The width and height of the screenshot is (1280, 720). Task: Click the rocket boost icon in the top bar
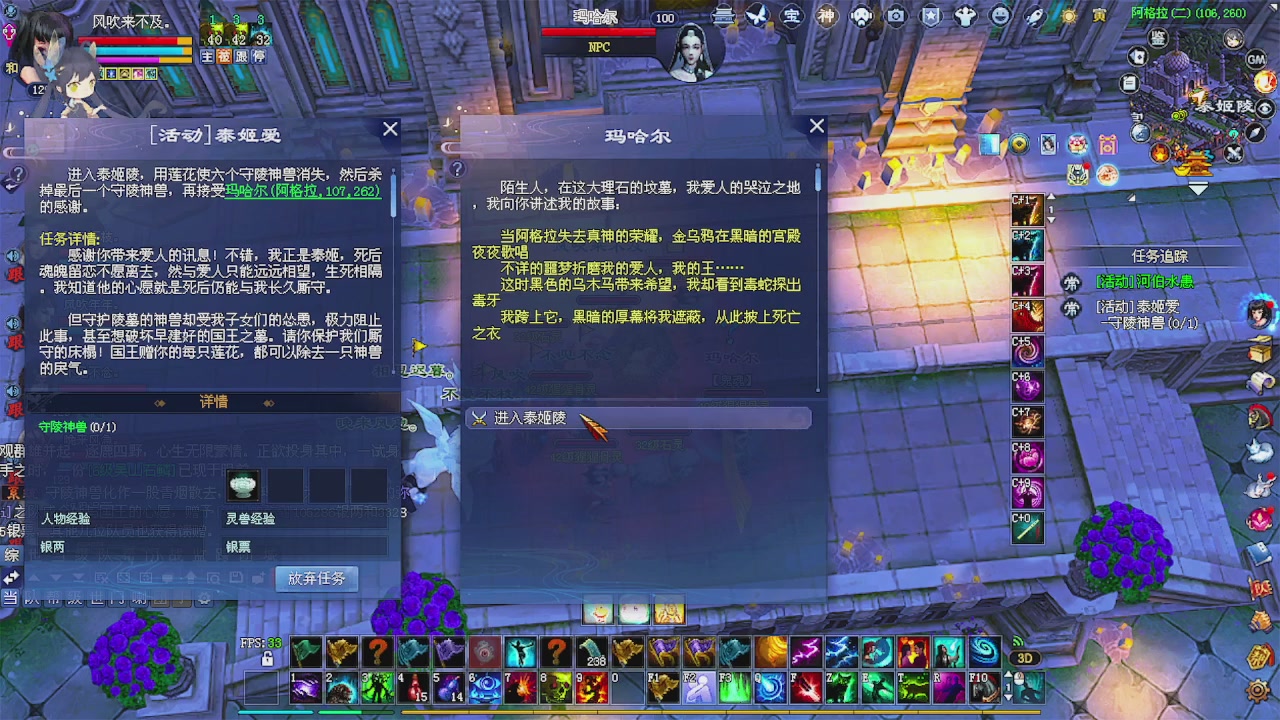point(1034,17)
